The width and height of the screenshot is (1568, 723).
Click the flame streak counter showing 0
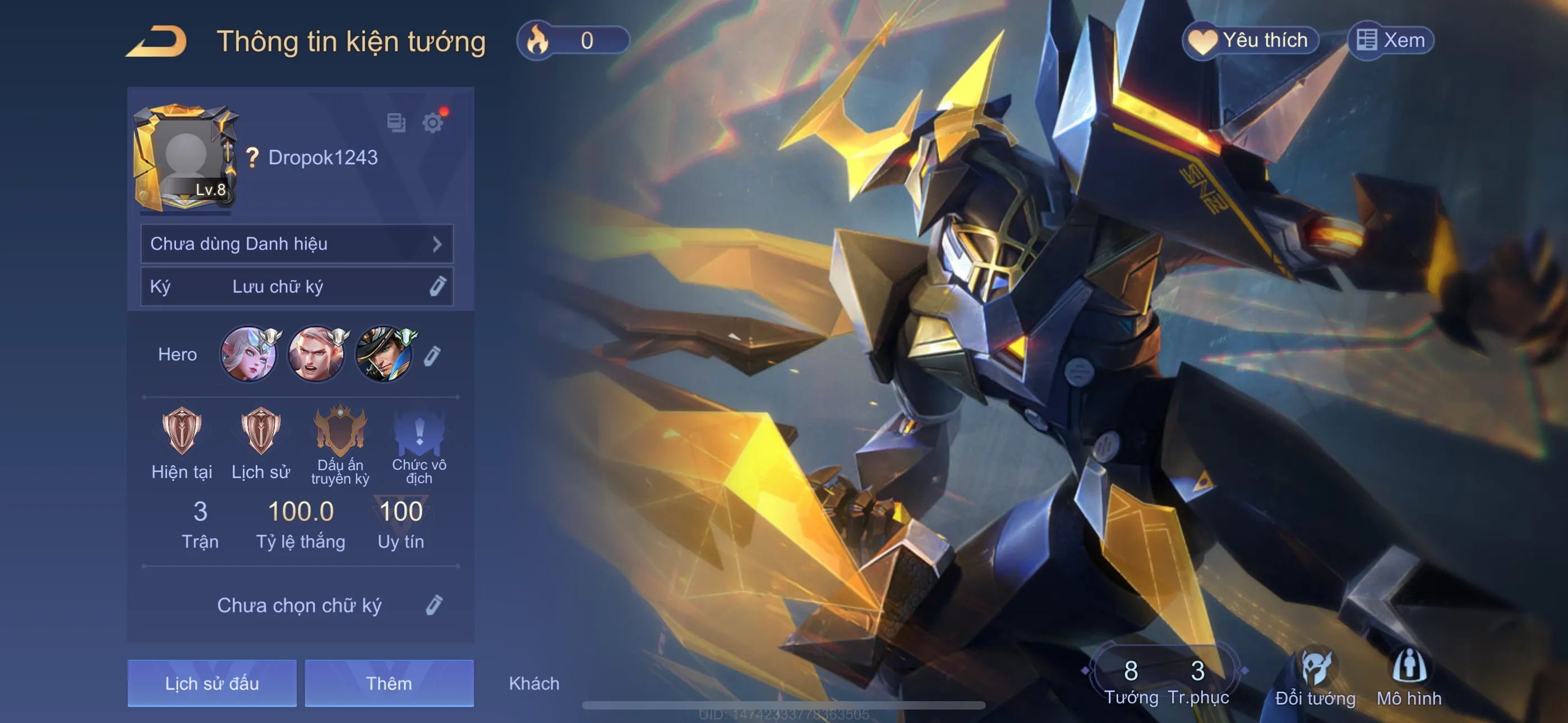tap(572, 40)
